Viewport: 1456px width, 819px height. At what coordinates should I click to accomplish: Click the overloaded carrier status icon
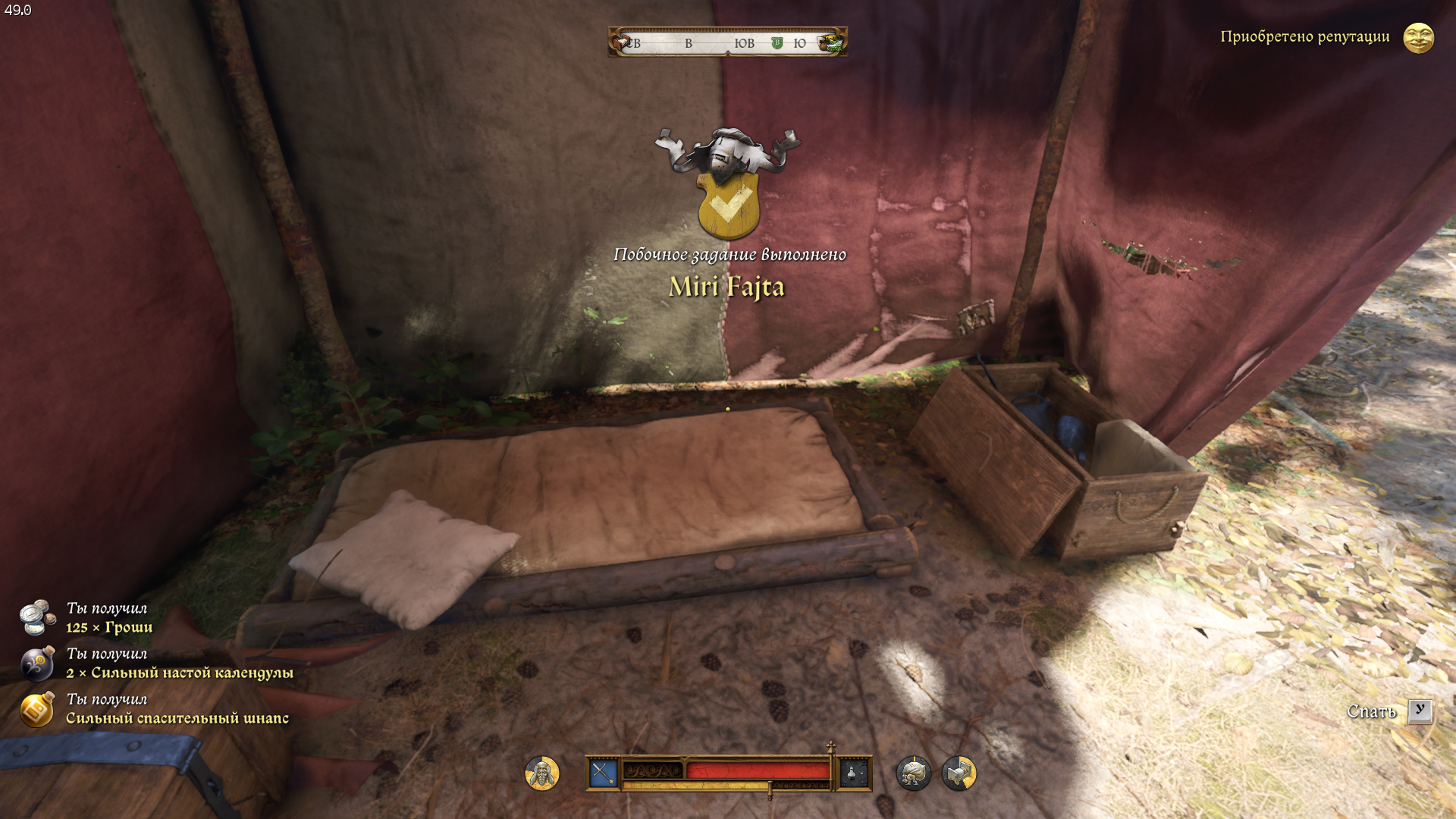913,773
